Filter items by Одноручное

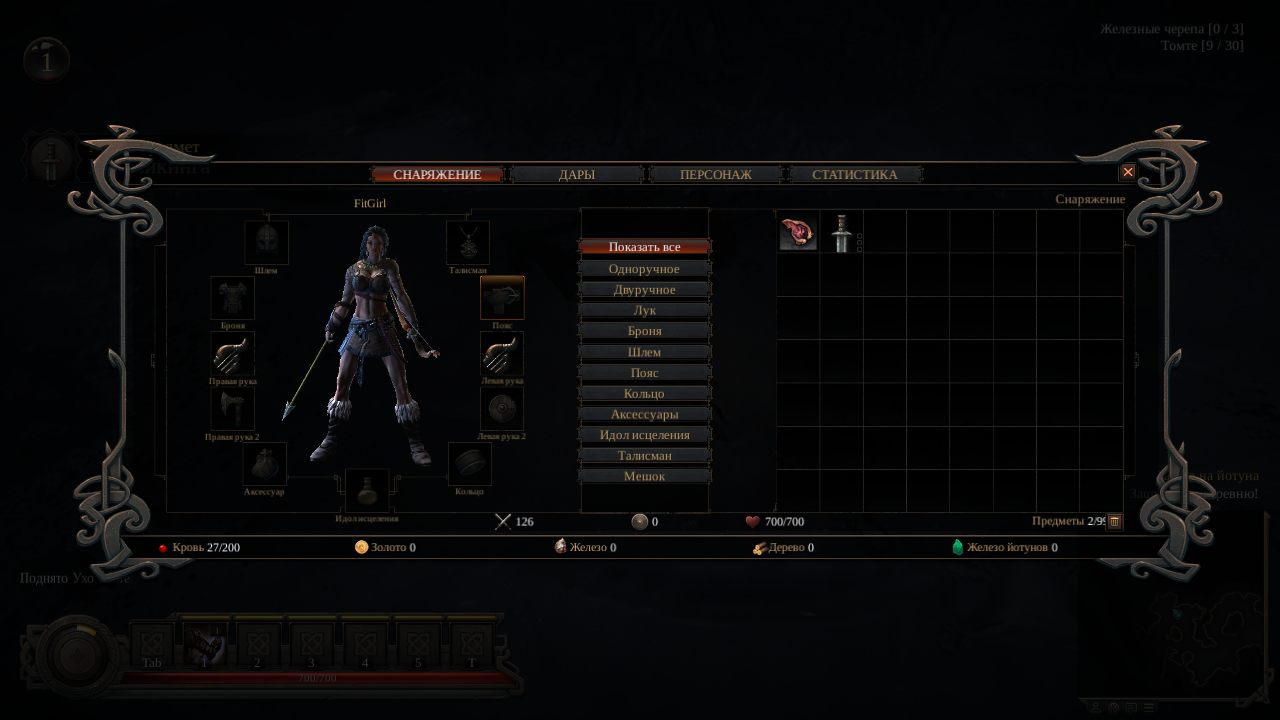point(644,269)
